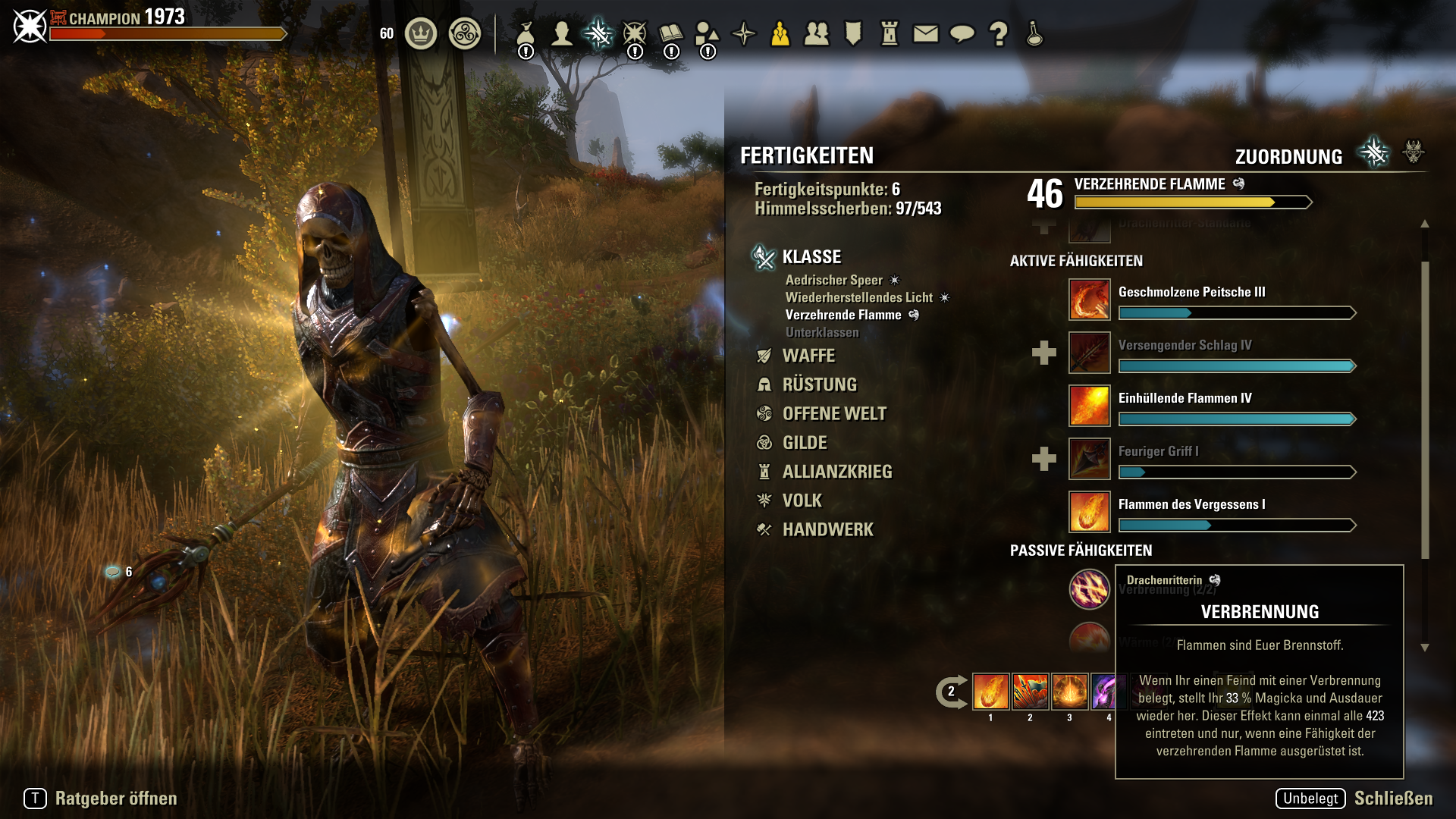Click the Verbrennung passive skill icon

pyautogui.click(x=1089, y=589)
